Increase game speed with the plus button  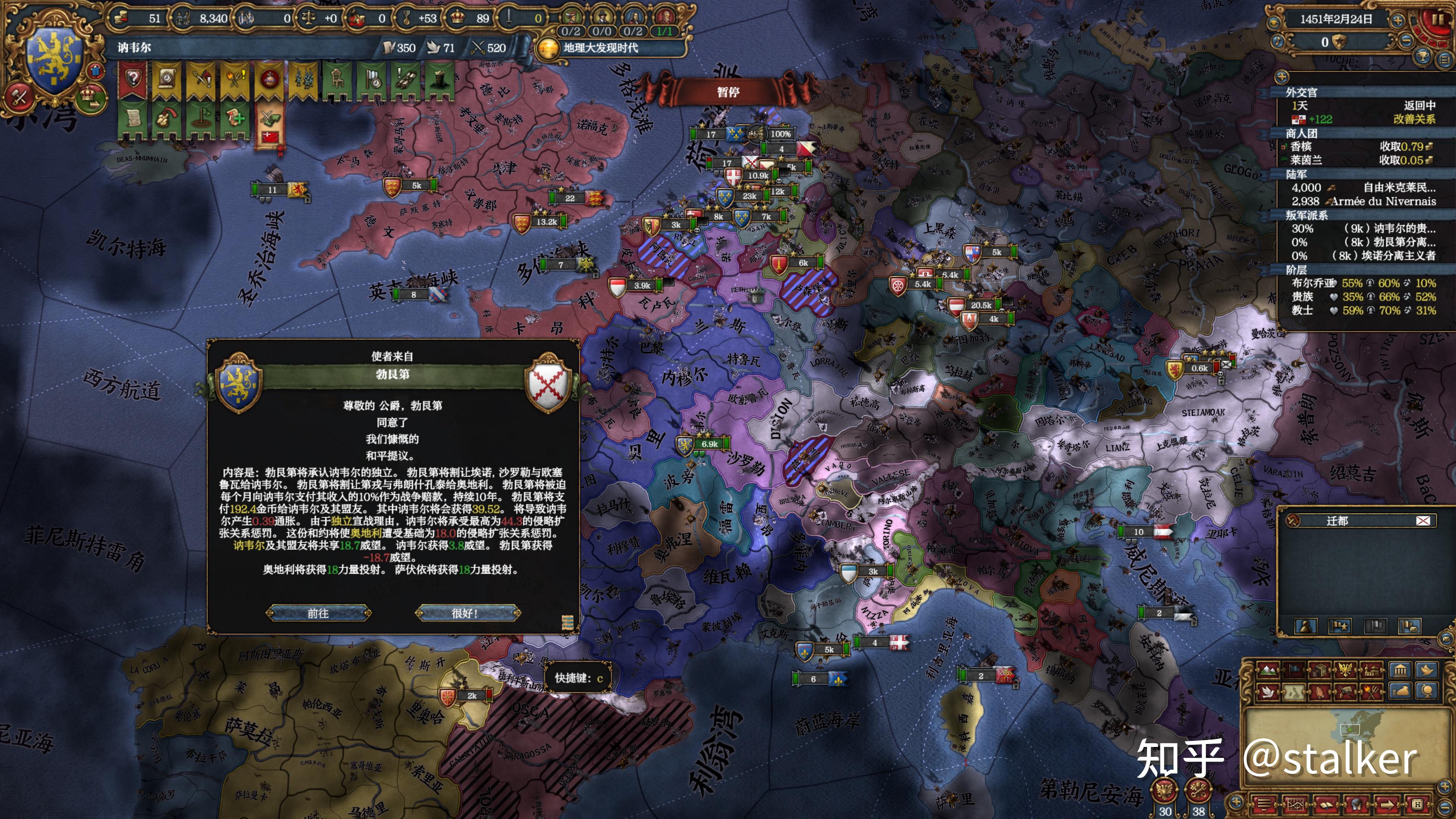1398,21
